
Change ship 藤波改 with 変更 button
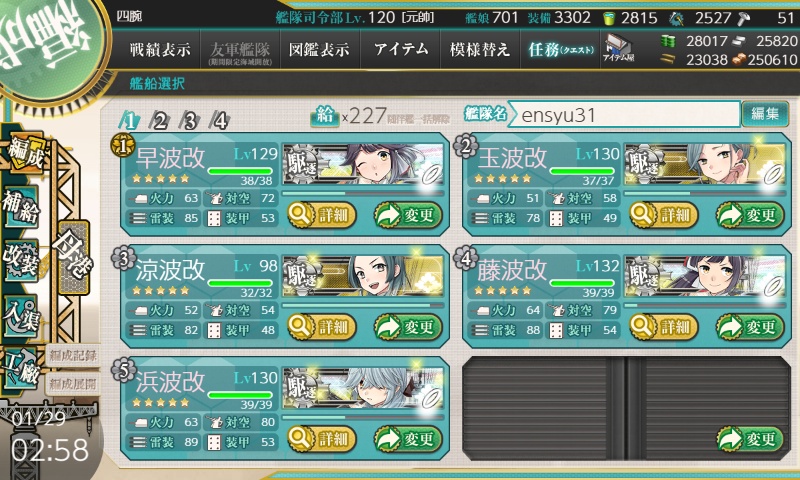749,326
